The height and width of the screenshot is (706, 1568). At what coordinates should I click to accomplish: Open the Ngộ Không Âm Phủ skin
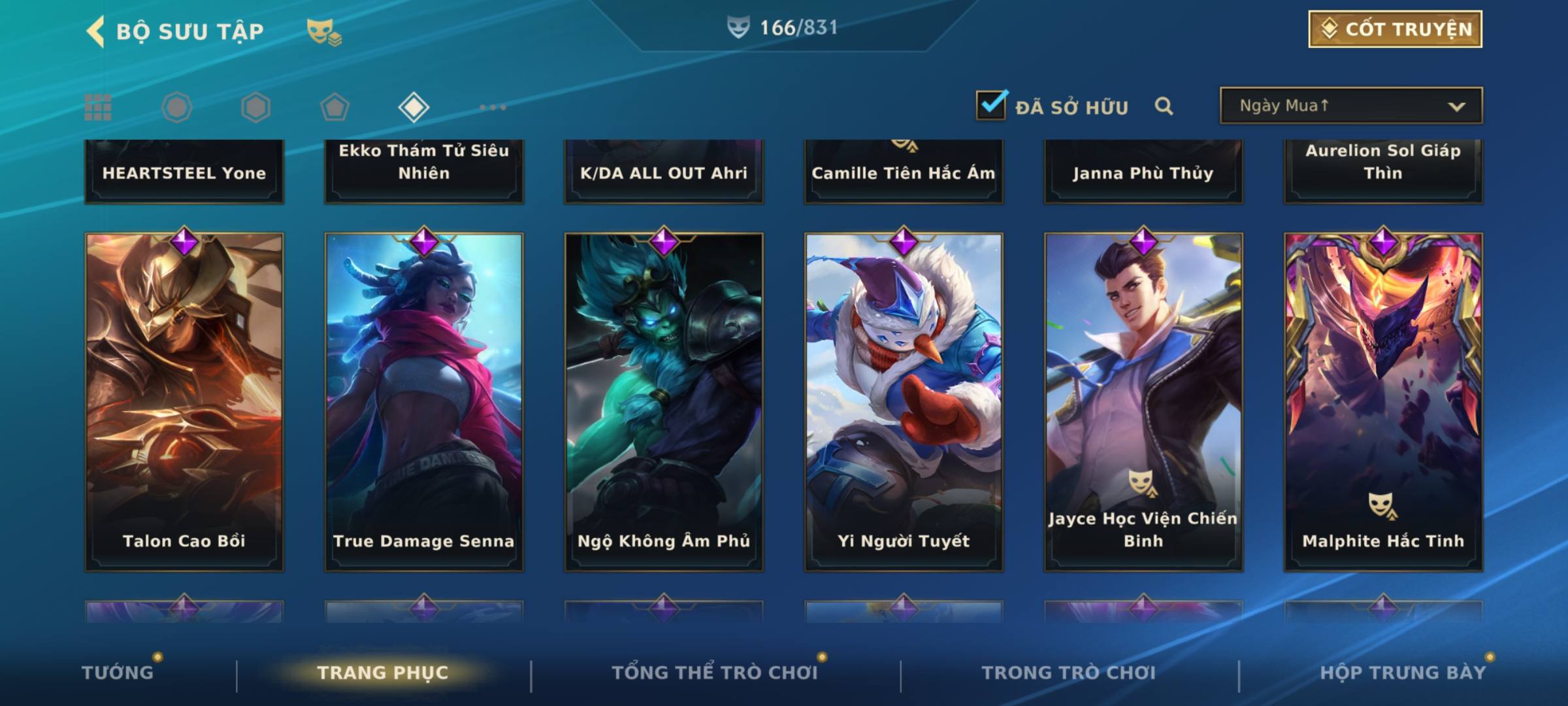[x=664, y=401]
